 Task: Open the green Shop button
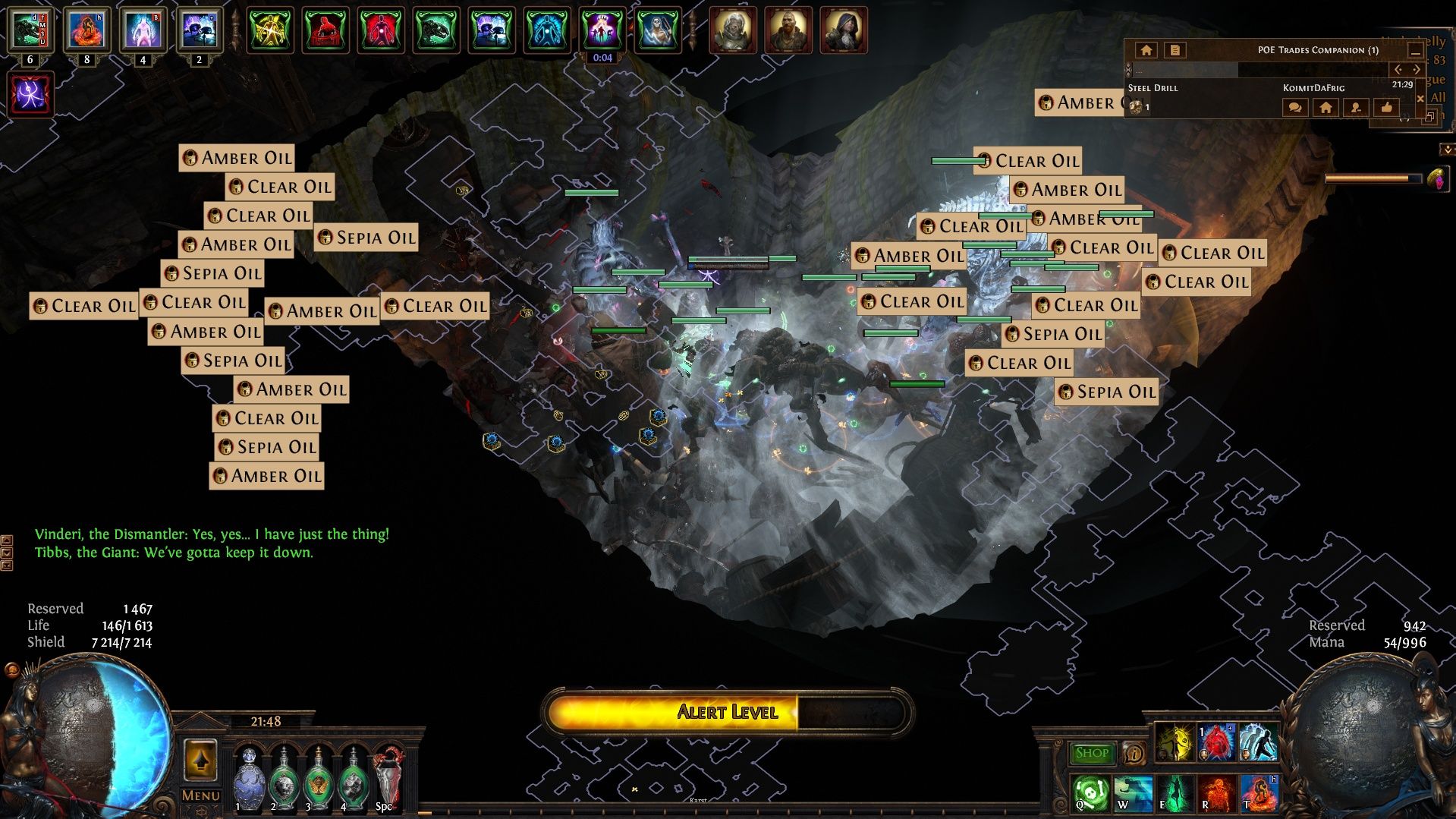[x=1092, y=753]
